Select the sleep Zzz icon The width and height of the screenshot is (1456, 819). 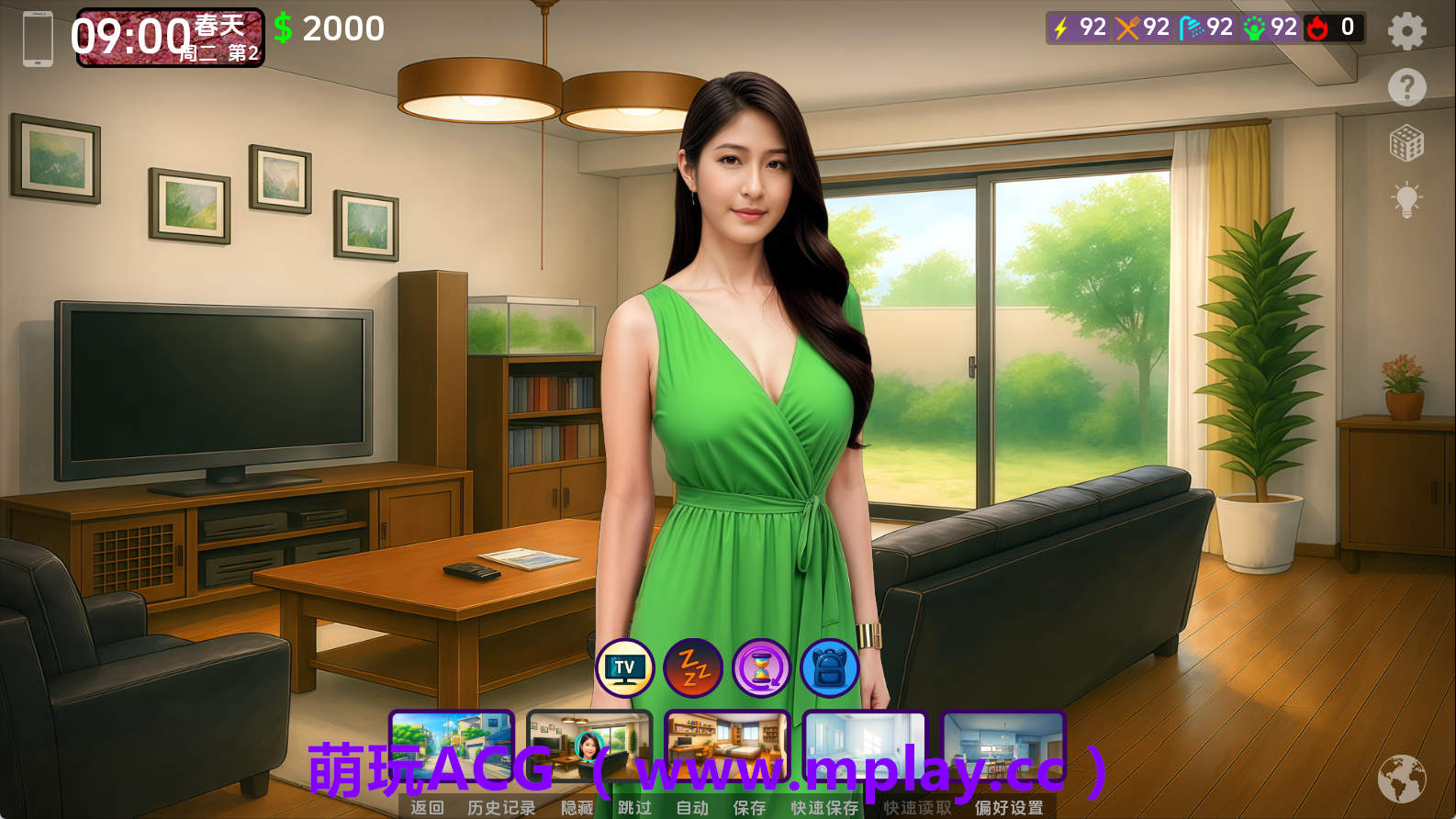coord(692,668)
